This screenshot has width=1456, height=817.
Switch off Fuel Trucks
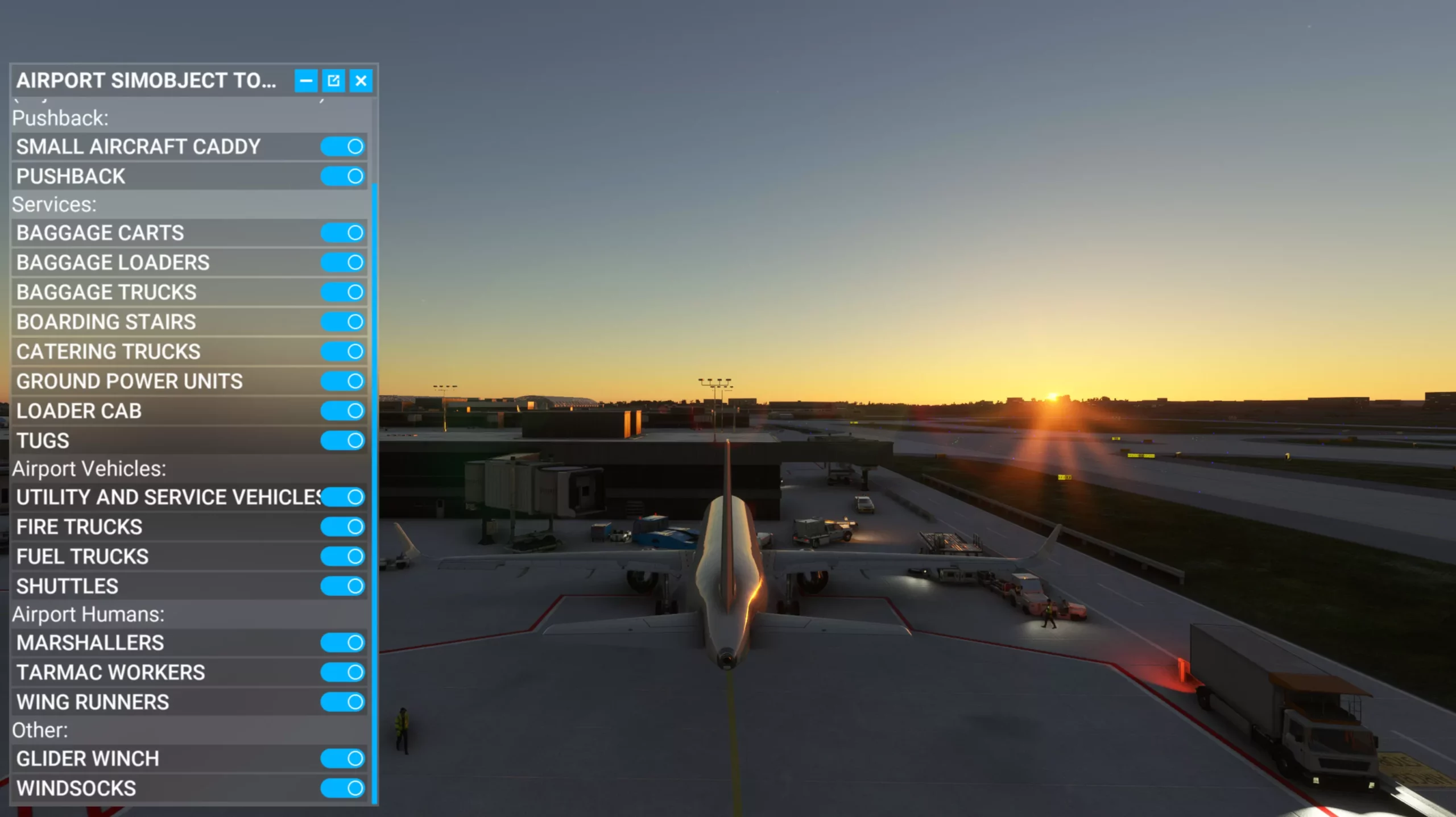[x=342, y=556]
